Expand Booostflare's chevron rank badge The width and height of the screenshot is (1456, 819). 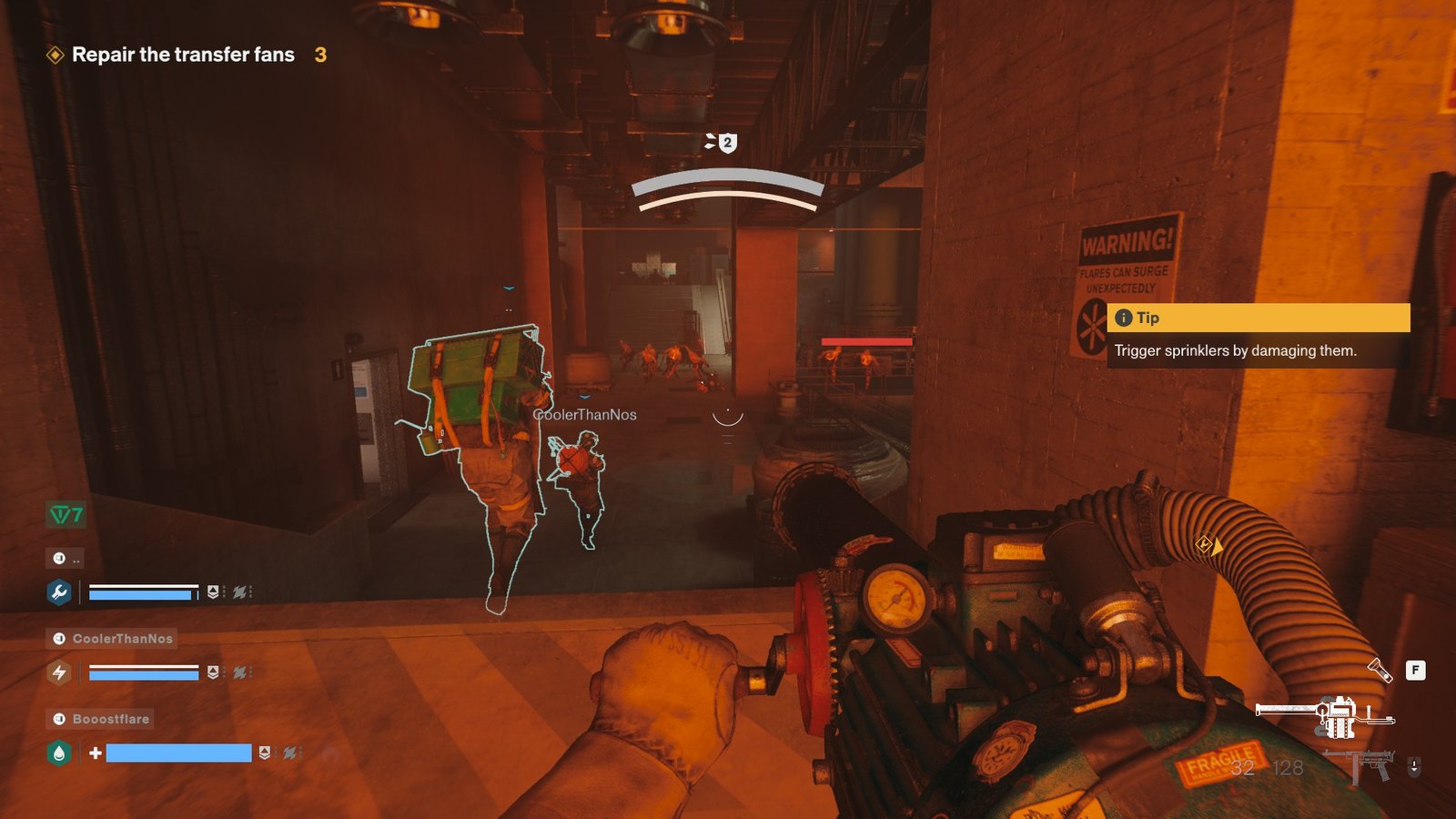(264, 752)
